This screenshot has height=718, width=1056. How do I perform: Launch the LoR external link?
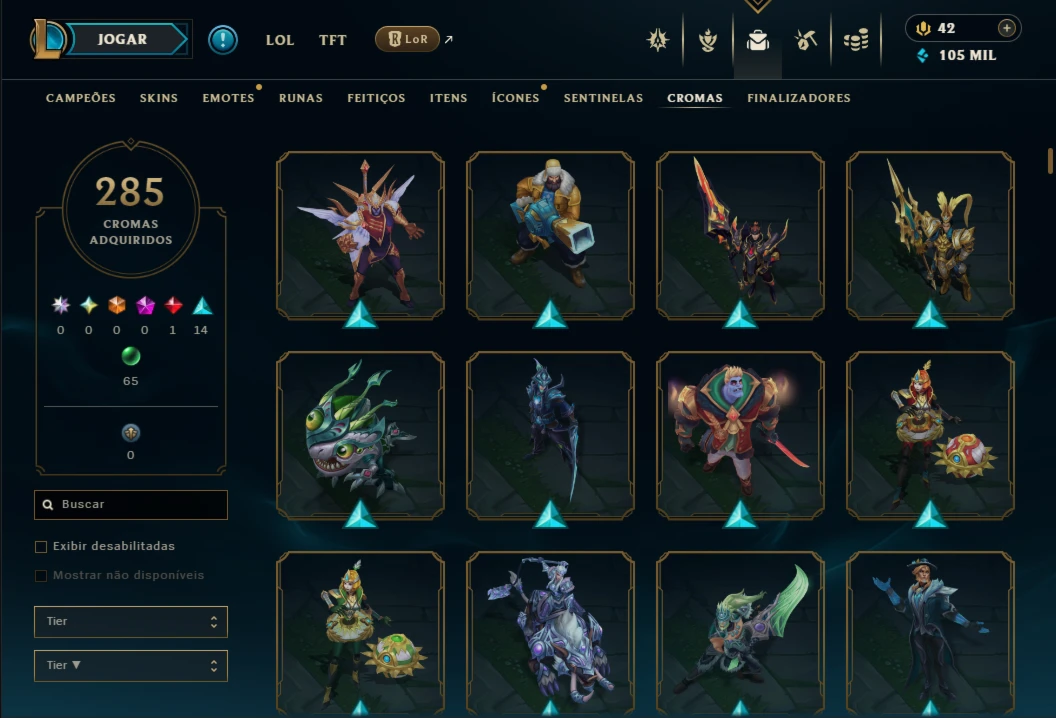pos(408,39)
